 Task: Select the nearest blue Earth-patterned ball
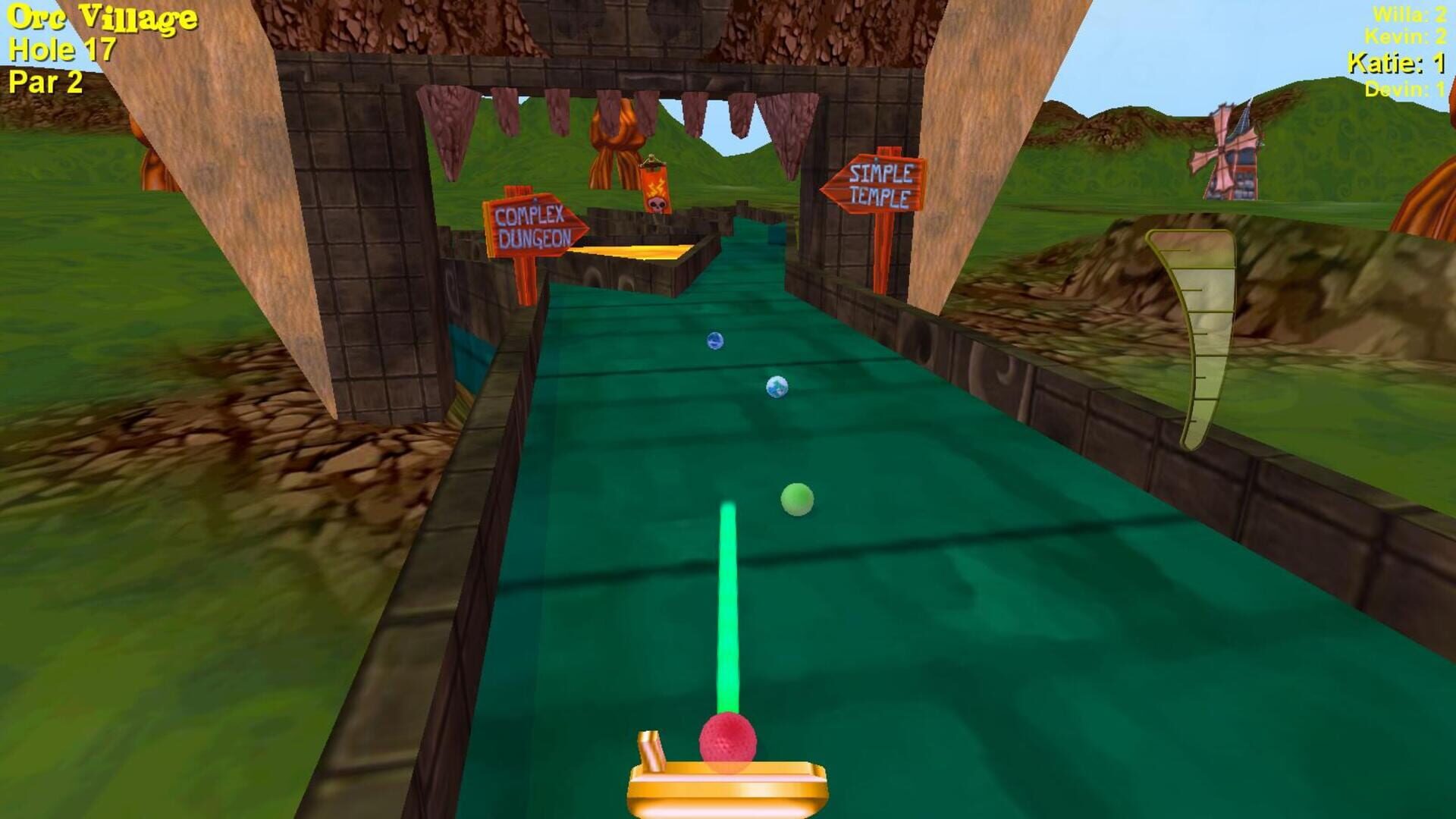[777, 386]
